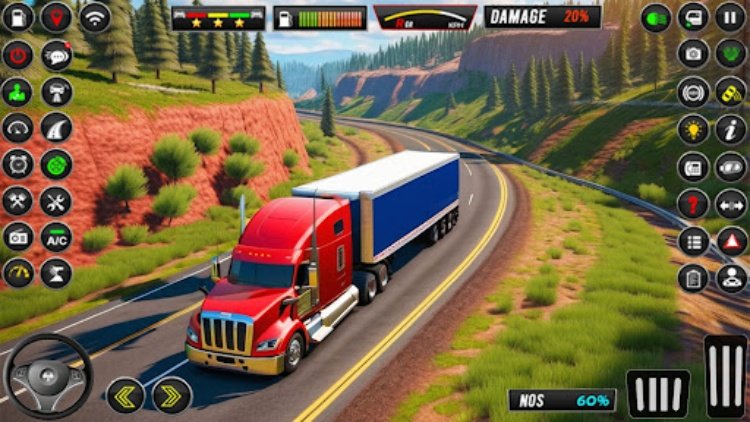Activate the hazard warning triangle
Viewport: 750px width, 422px height.
[730, 240]
